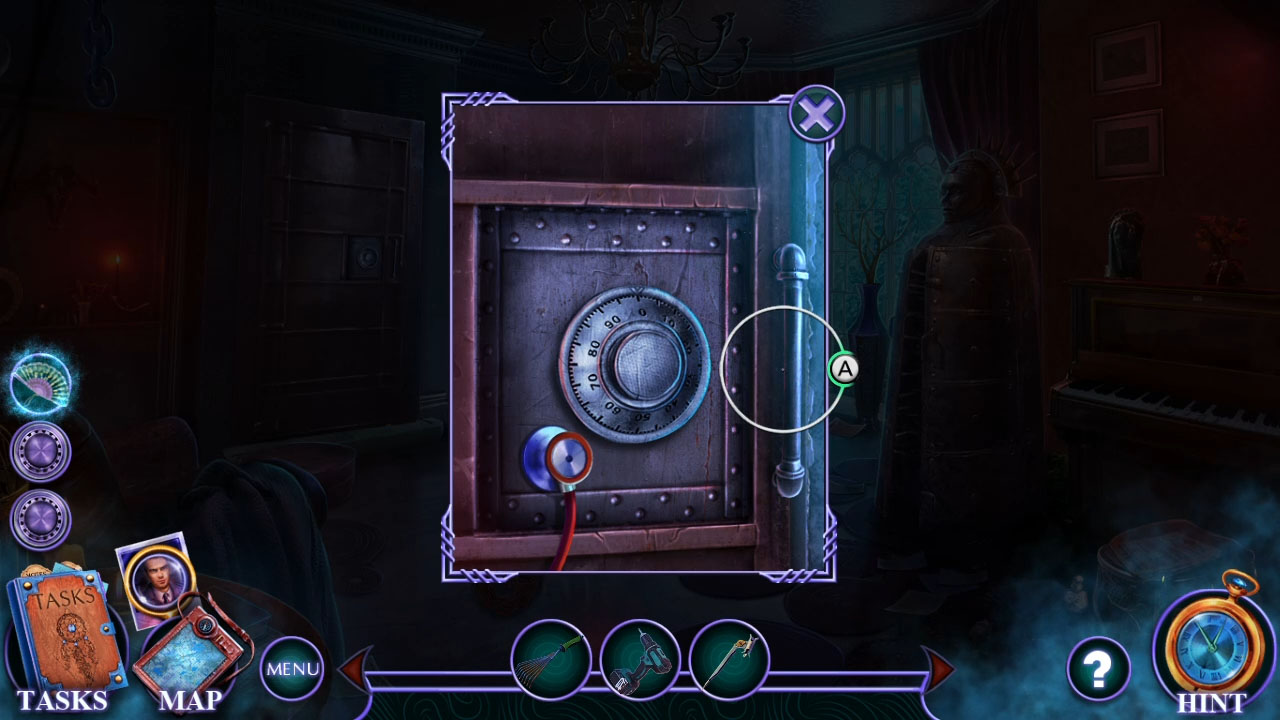Click the question mark help button

point(1100,667)
